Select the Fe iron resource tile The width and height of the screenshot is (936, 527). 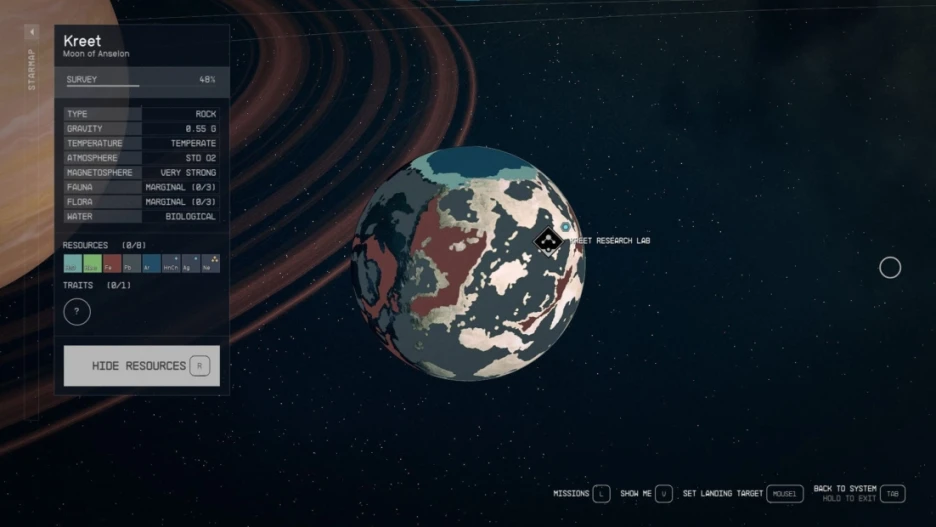point(112,264)
